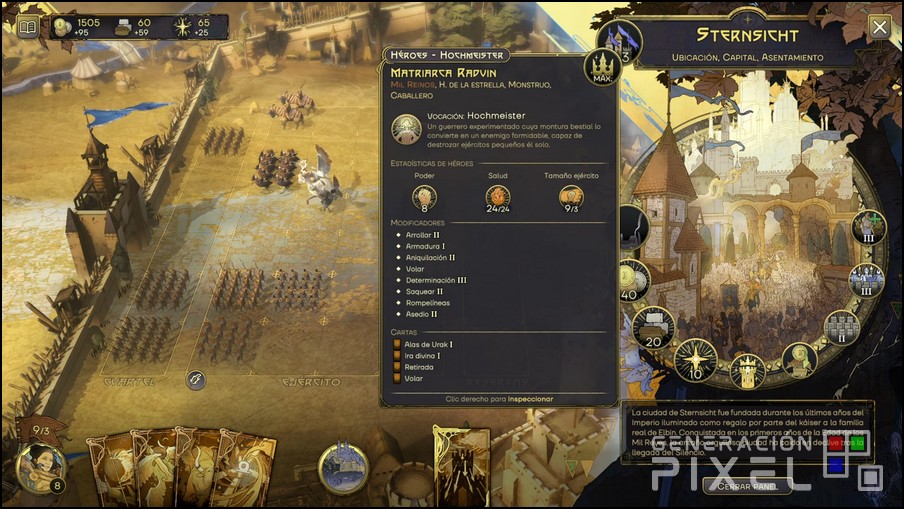904x509 pixels.
Task: Open the tier III soldiers building icon
Action: click(x=866, y=279)
